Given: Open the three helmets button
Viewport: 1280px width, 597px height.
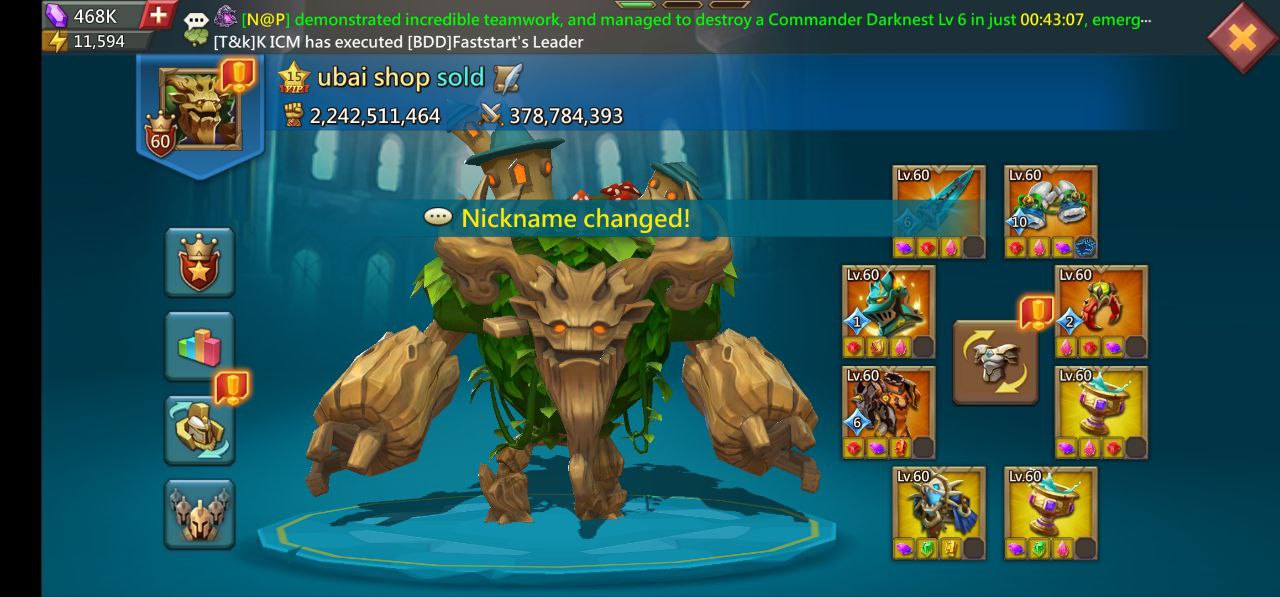Looking at the screenshot, I should pyautogui.click(x=200, y=514).
